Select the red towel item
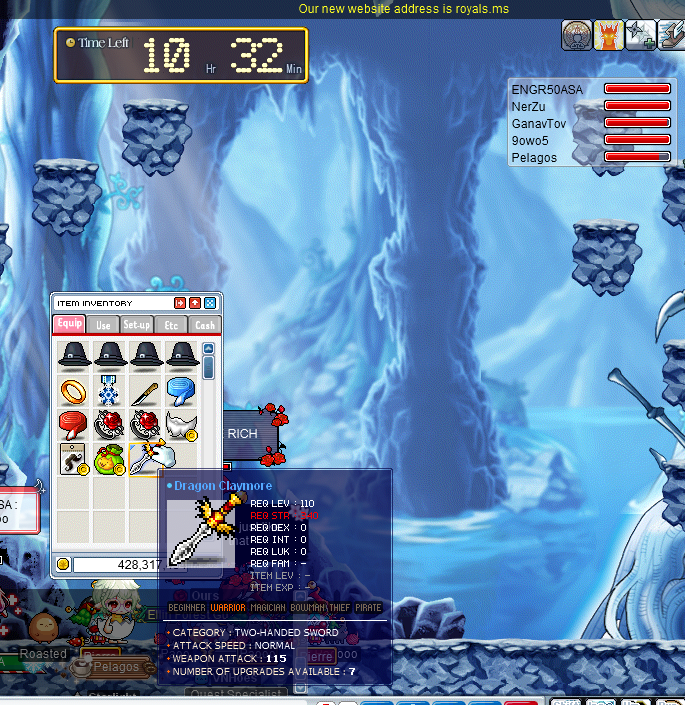 (74, 424)
